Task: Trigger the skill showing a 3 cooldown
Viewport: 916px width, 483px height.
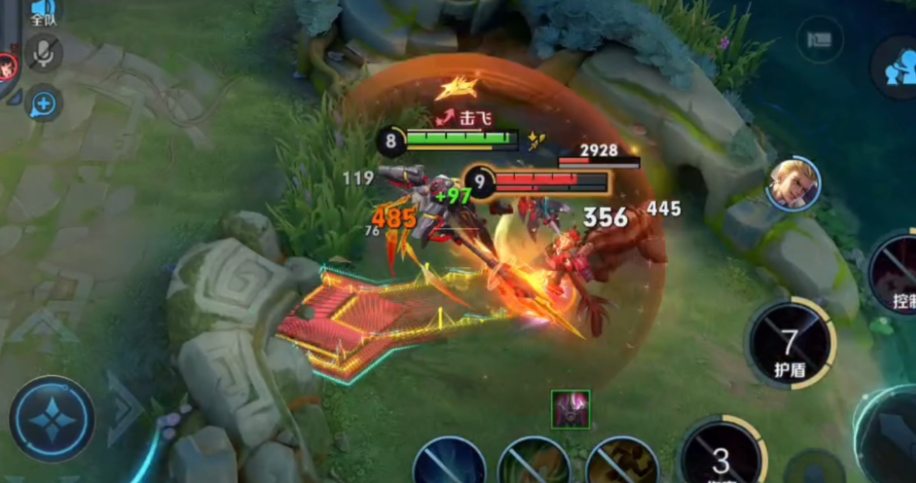Action: point(721,456)
